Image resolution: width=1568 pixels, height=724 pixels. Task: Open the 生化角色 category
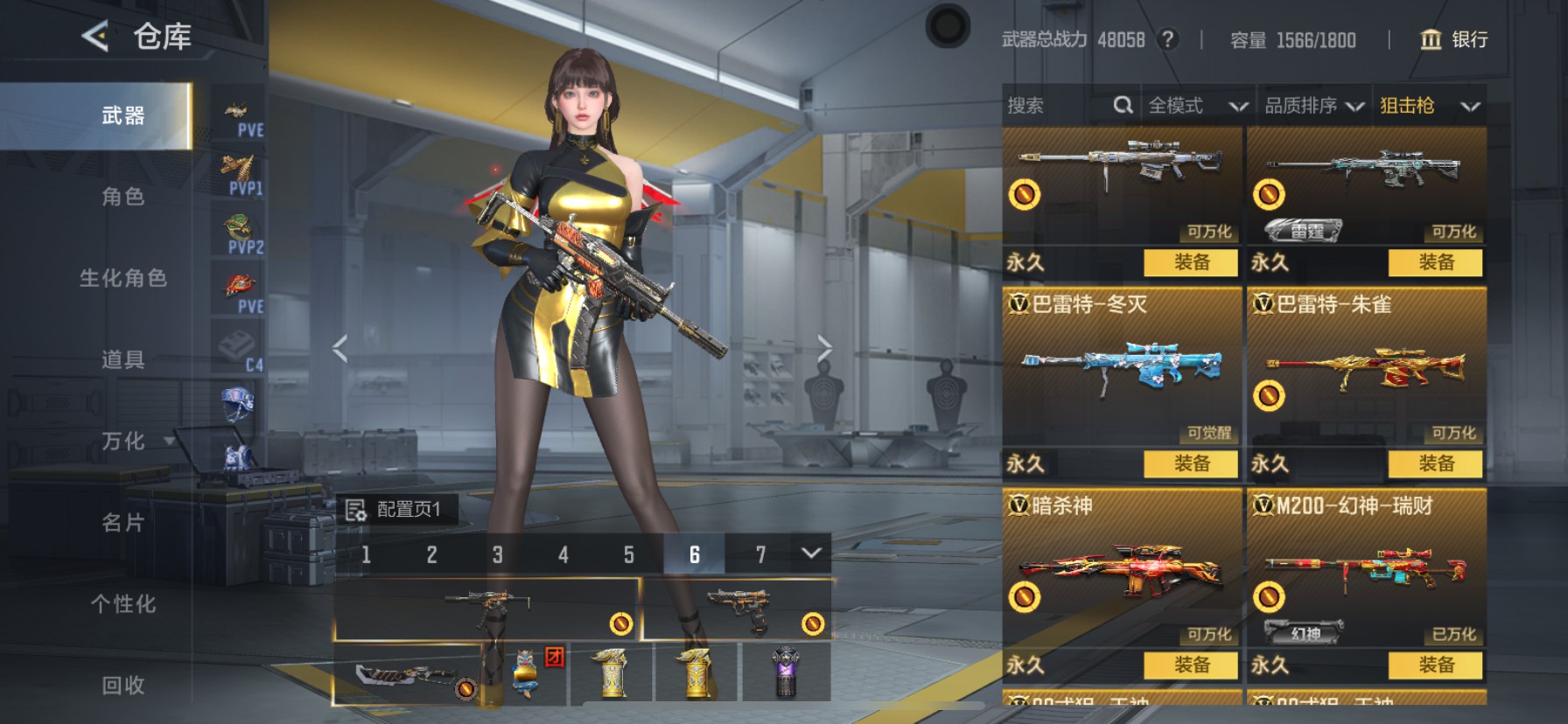point(122,278)
